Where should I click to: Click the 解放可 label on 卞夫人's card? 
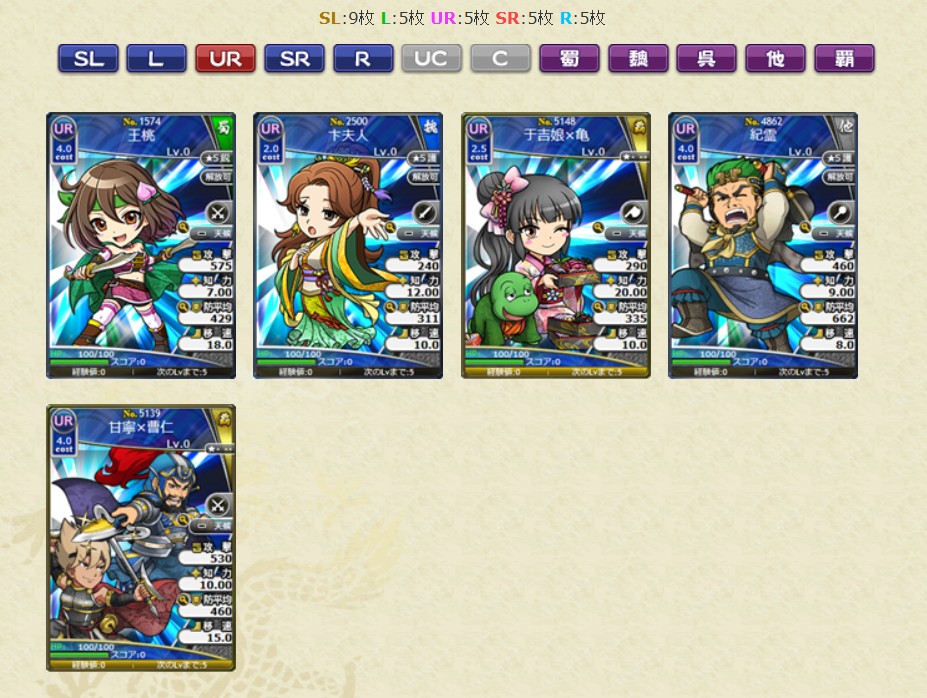point(424,177)
